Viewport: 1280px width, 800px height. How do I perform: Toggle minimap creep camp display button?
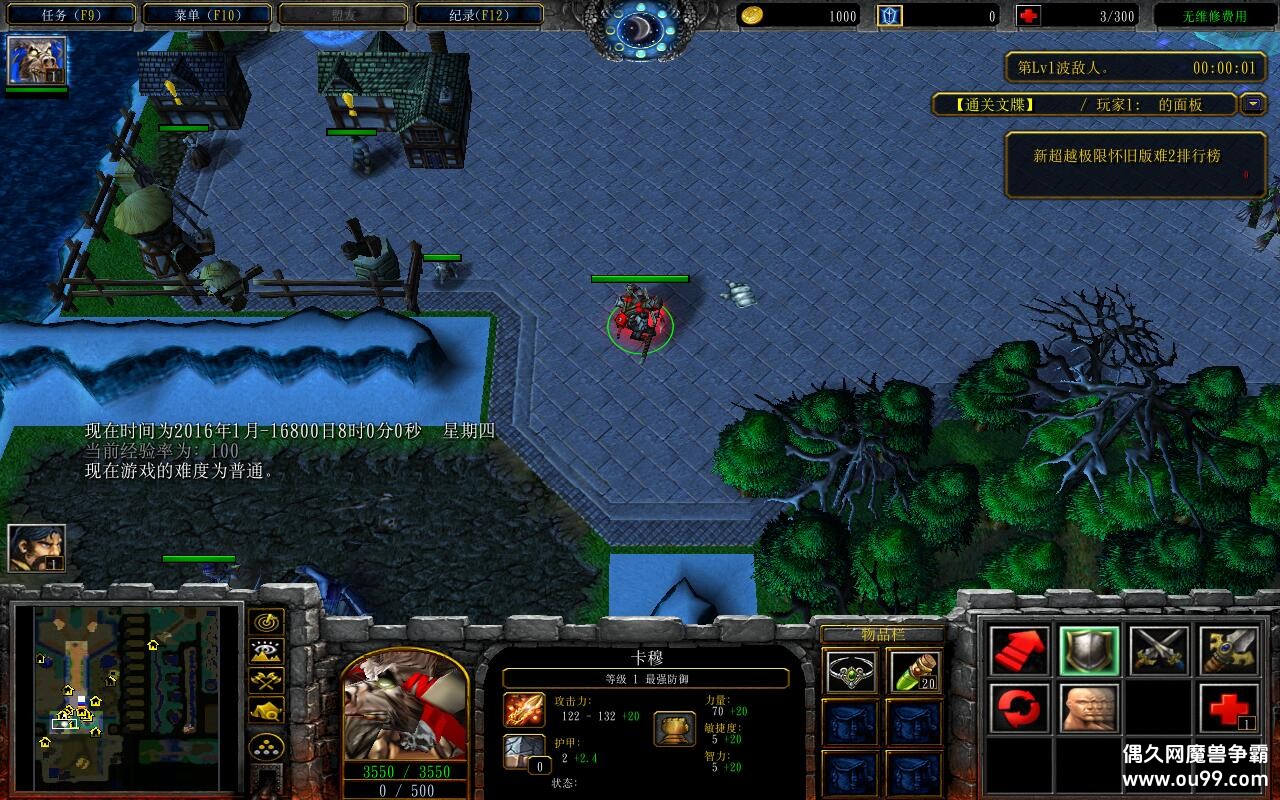[x=267, y=710]
